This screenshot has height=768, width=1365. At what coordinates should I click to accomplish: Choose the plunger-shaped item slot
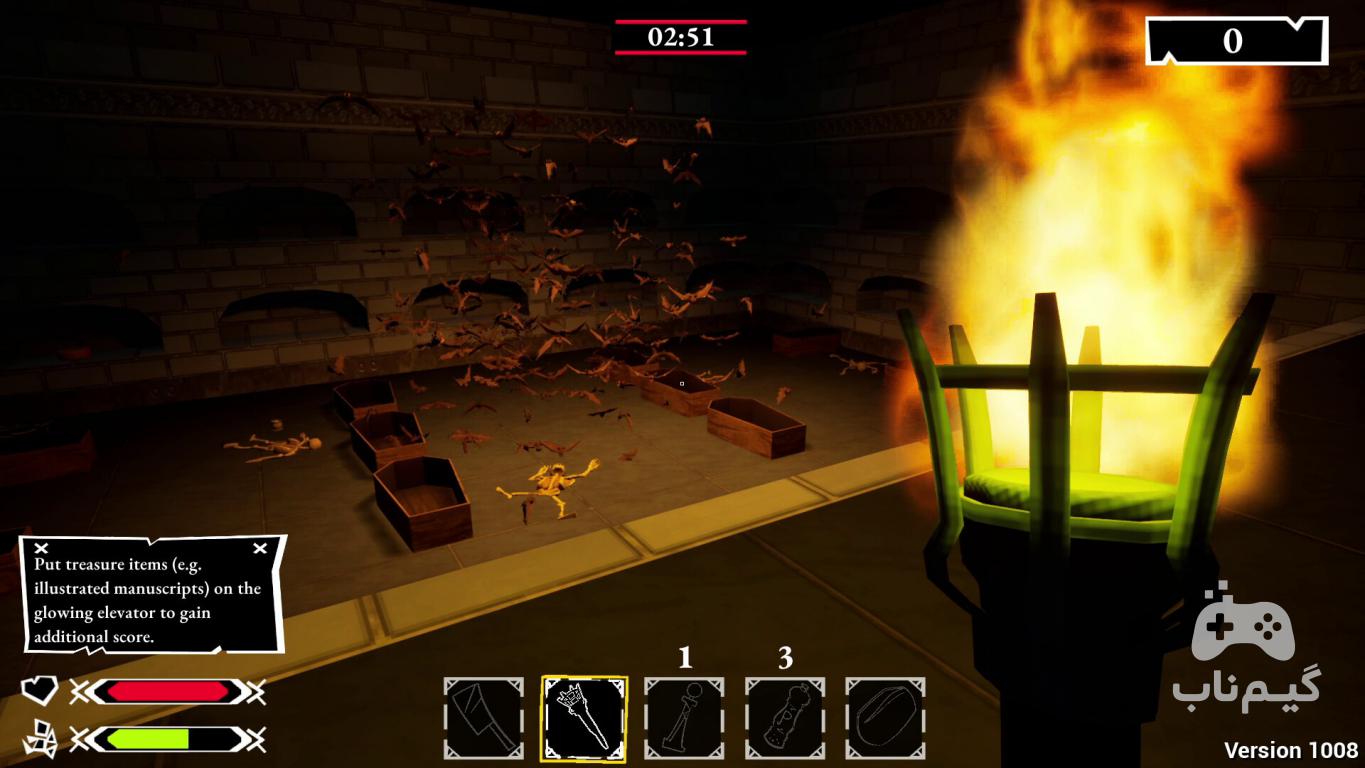click(x=684, y=718)
